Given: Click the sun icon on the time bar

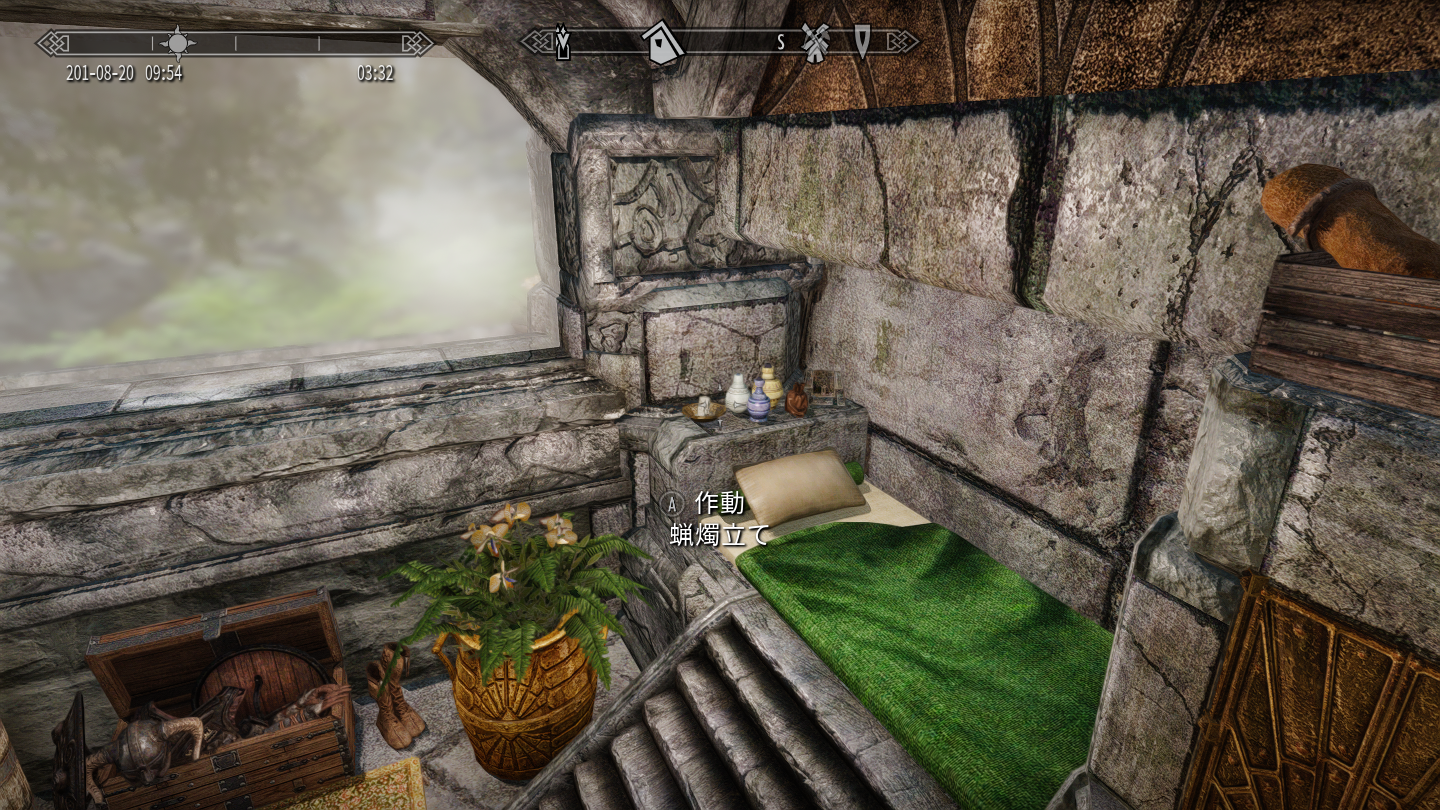Looking at the screenshot, I should [178, 42].
